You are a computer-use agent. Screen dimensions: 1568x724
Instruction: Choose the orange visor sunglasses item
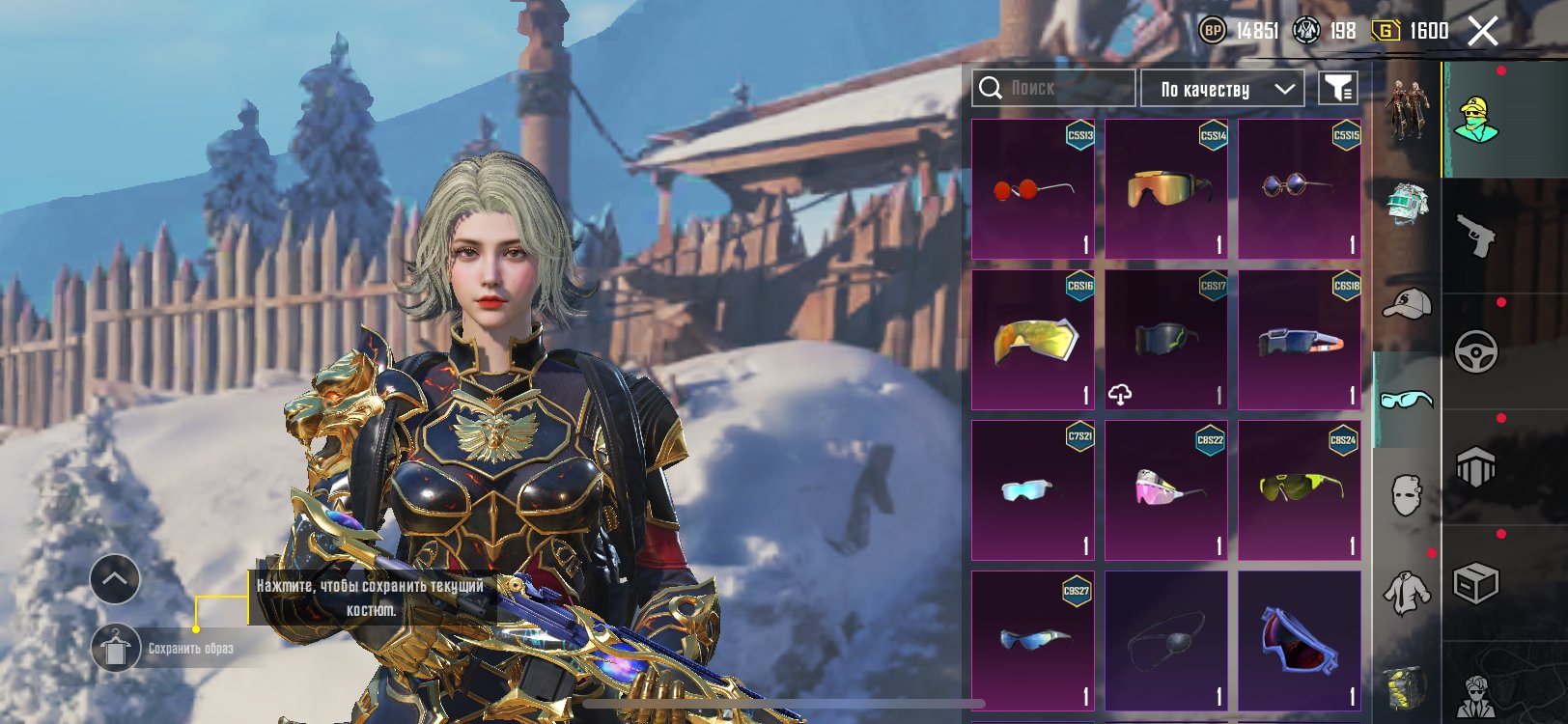(x=1166, y=189)
